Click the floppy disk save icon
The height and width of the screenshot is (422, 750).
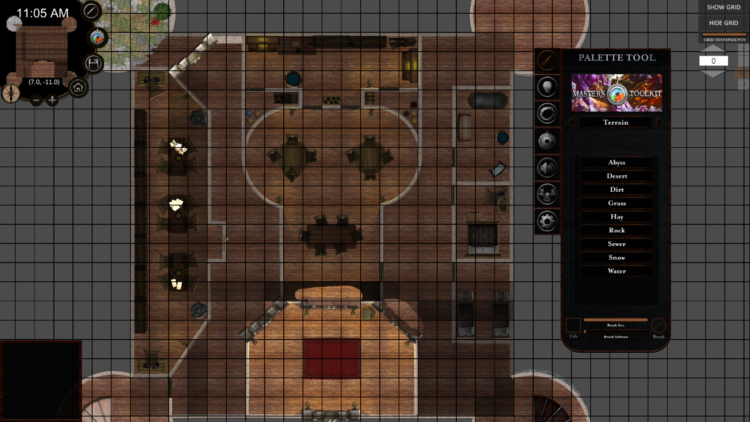pos(95,63)
